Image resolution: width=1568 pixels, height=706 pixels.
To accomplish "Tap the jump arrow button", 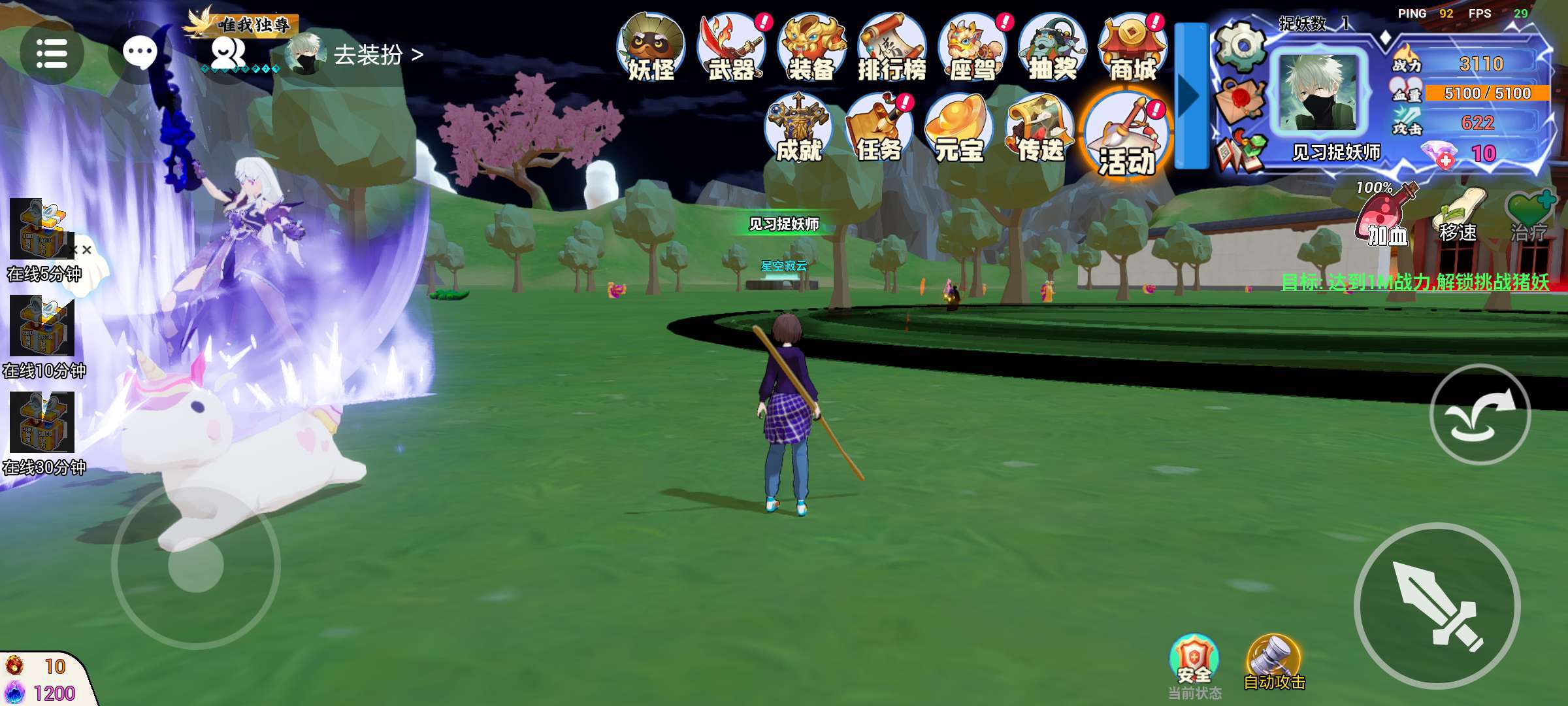I will (1480, 414).
